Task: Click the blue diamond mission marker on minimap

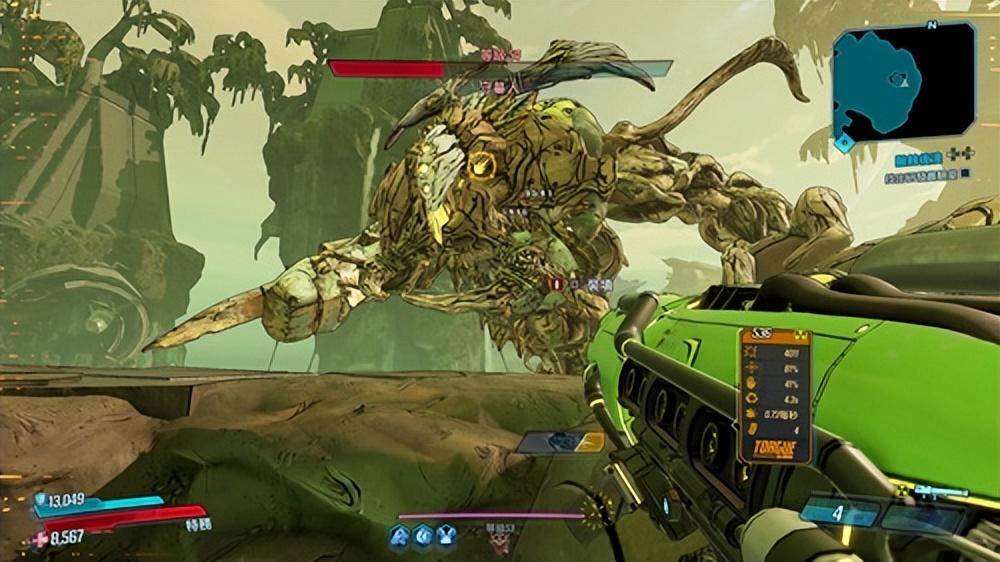Action: click(x=844, y=143)
